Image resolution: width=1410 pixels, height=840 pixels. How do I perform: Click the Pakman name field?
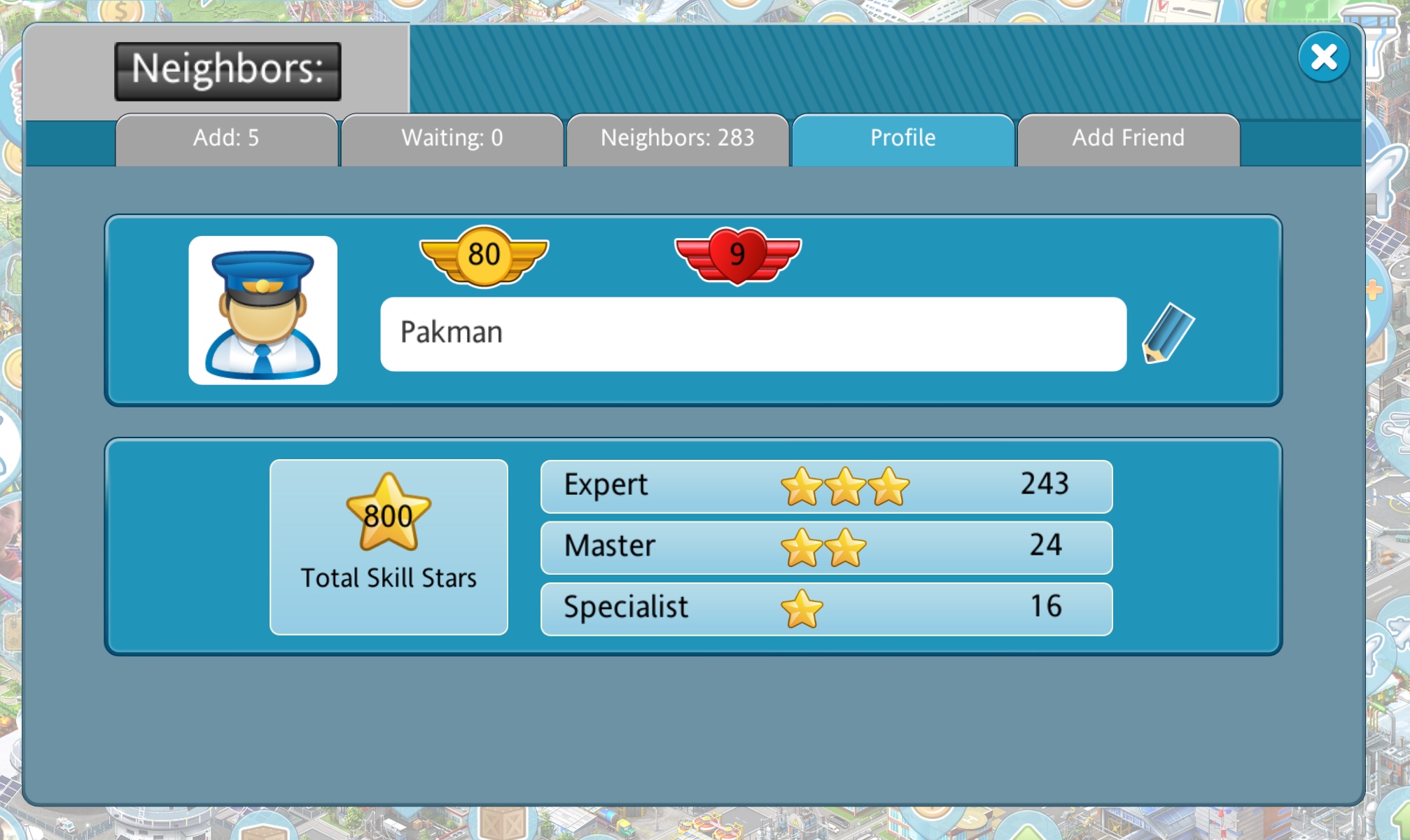point(753,334)
